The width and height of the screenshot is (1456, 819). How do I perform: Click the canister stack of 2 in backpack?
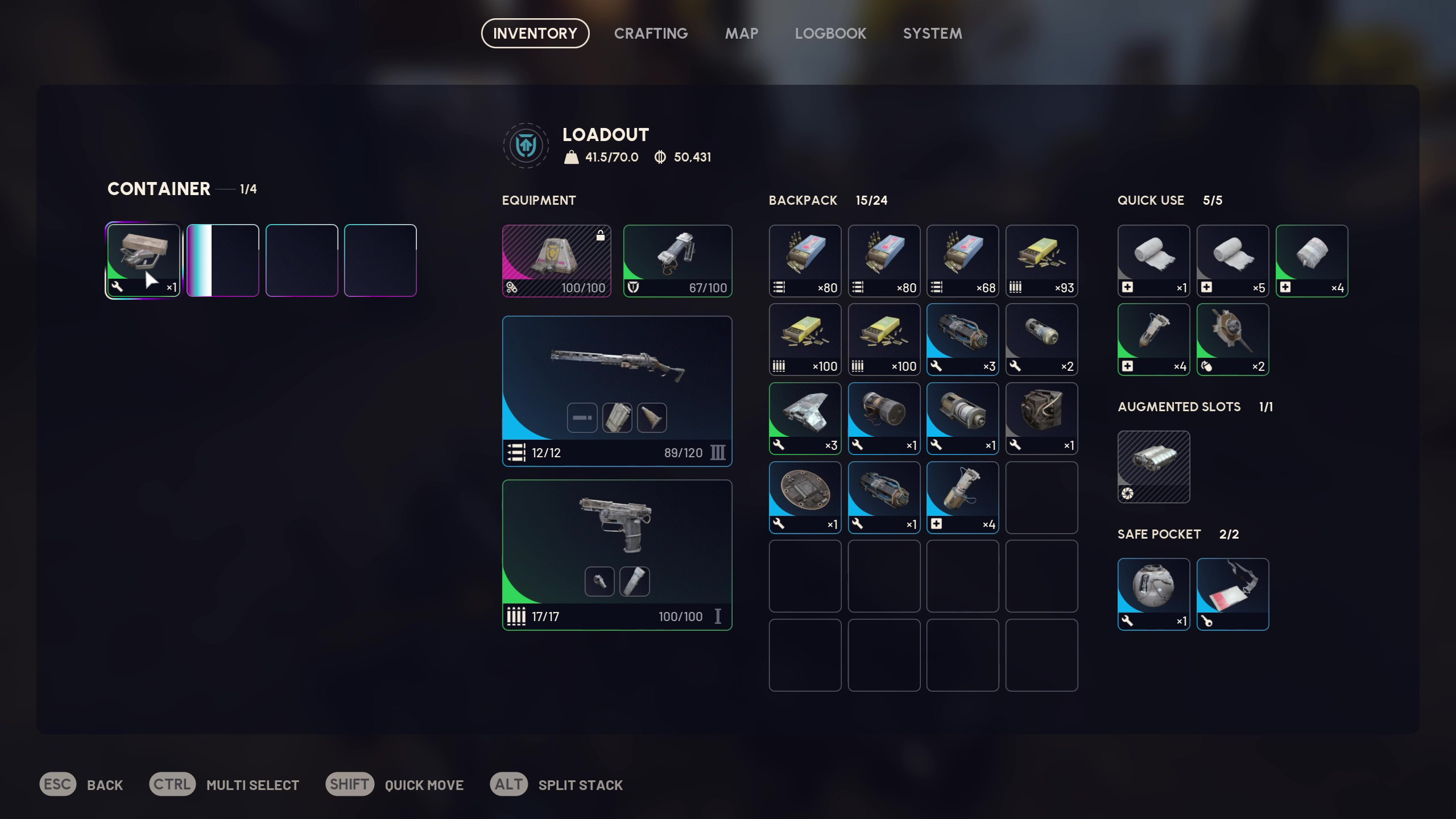pos(1041,339)
